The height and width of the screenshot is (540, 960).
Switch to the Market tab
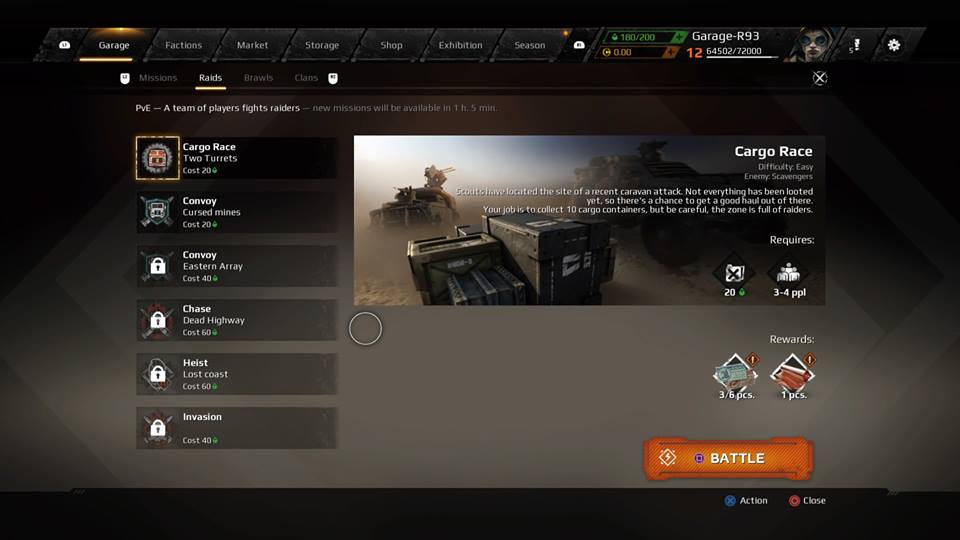(x=252, y=45)
